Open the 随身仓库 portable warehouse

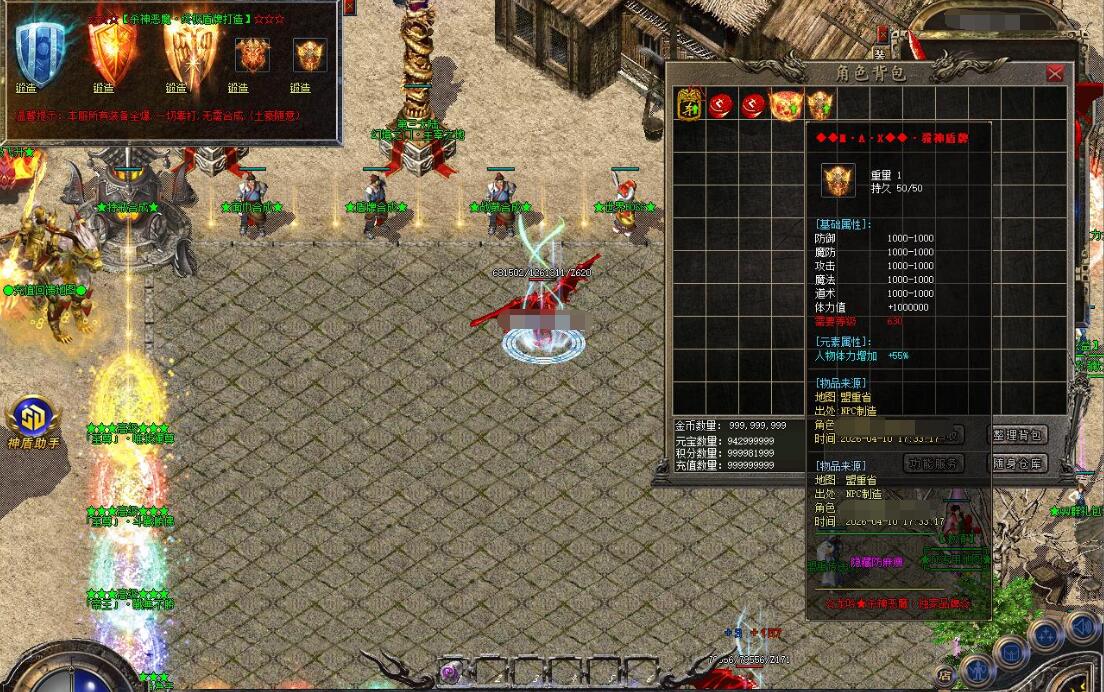(x=1018, y=463)
